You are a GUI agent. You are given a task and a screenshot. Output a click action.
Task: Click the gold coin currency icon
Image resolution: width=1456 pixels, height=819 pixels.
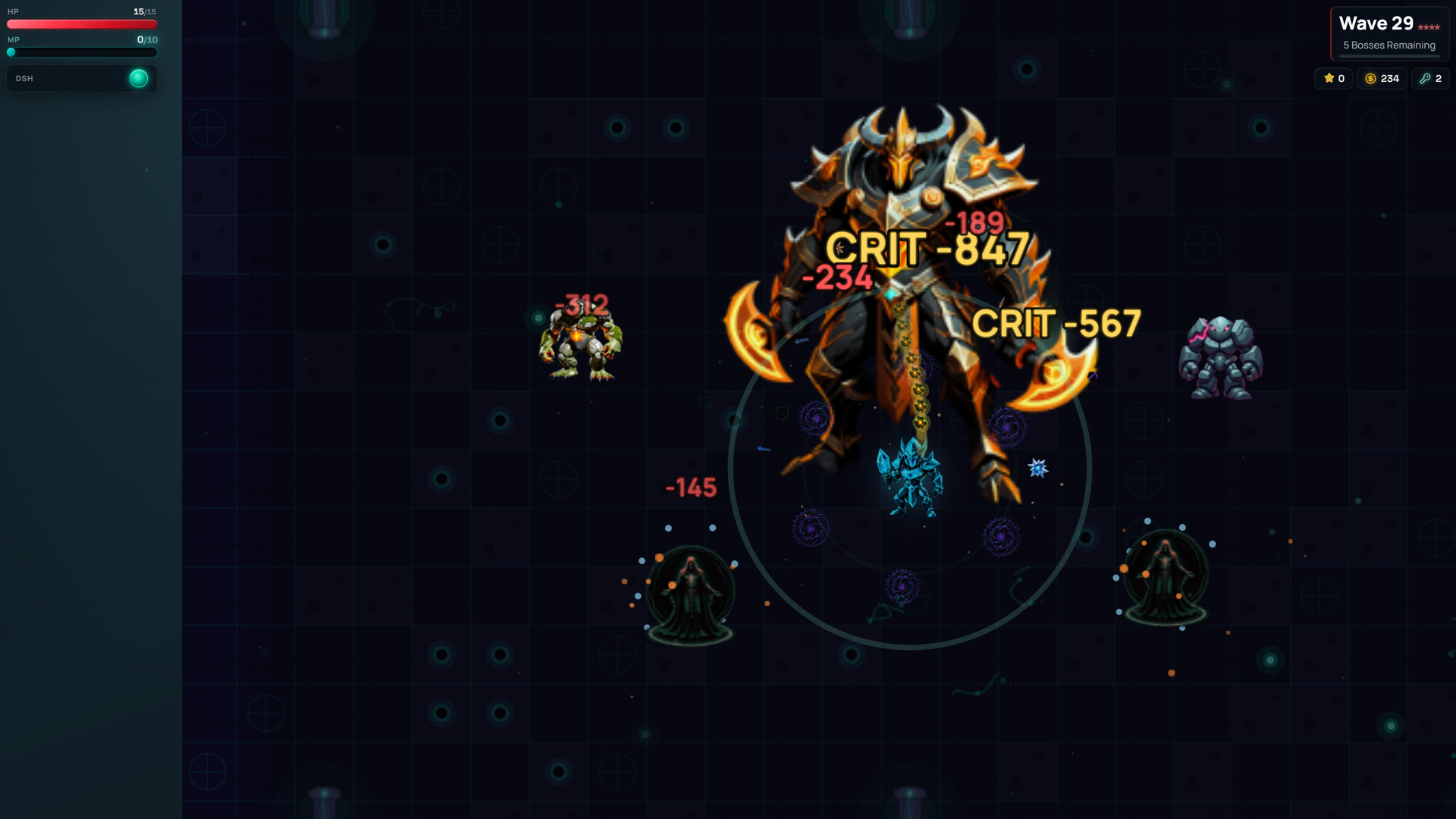click(x=1370, y=78)
